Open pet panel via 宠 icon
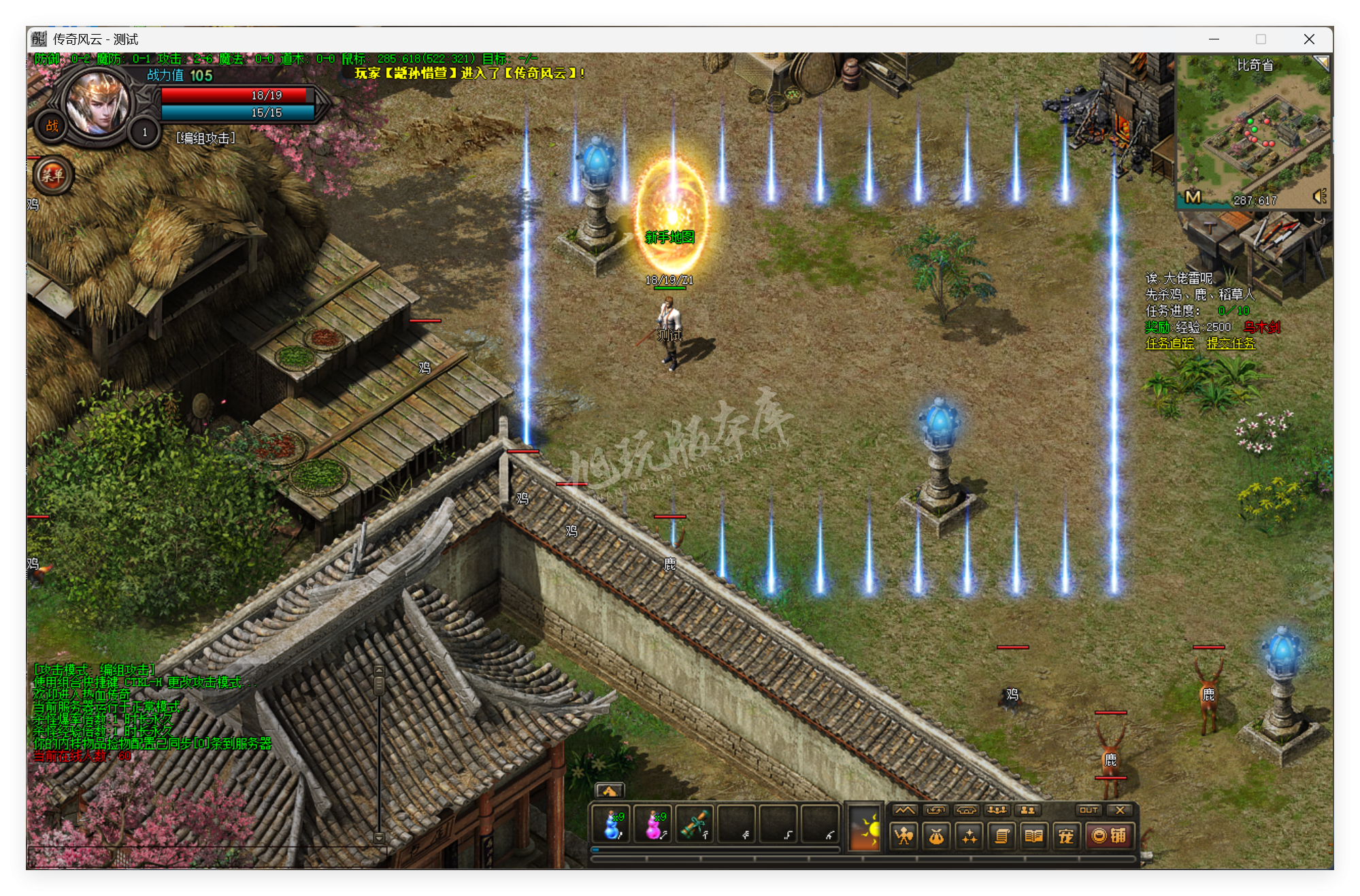Screen dimensions: 1360x896 pos(1066,835)
